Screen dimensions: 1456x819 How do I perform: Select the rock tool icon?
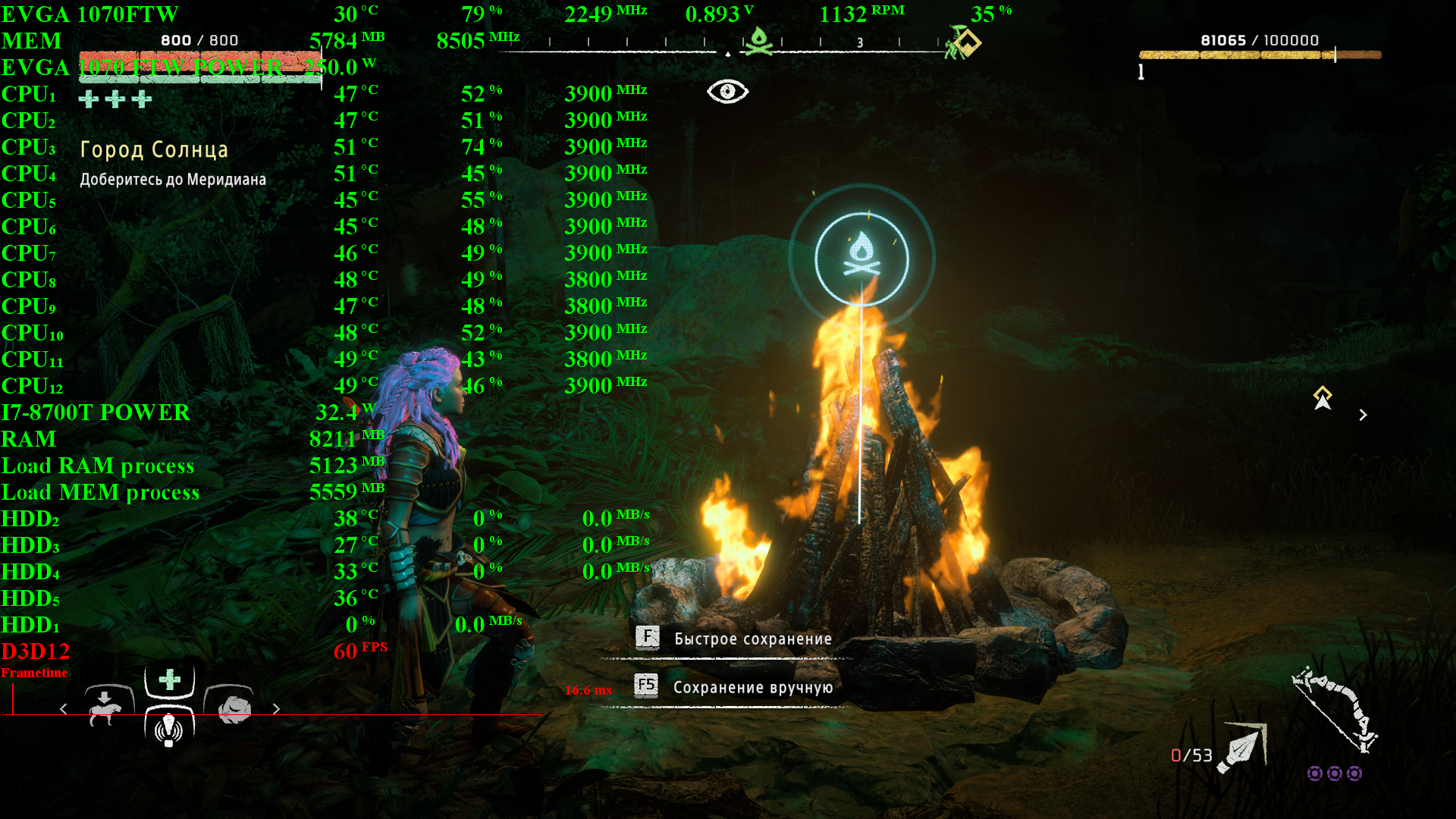point(232,707)
